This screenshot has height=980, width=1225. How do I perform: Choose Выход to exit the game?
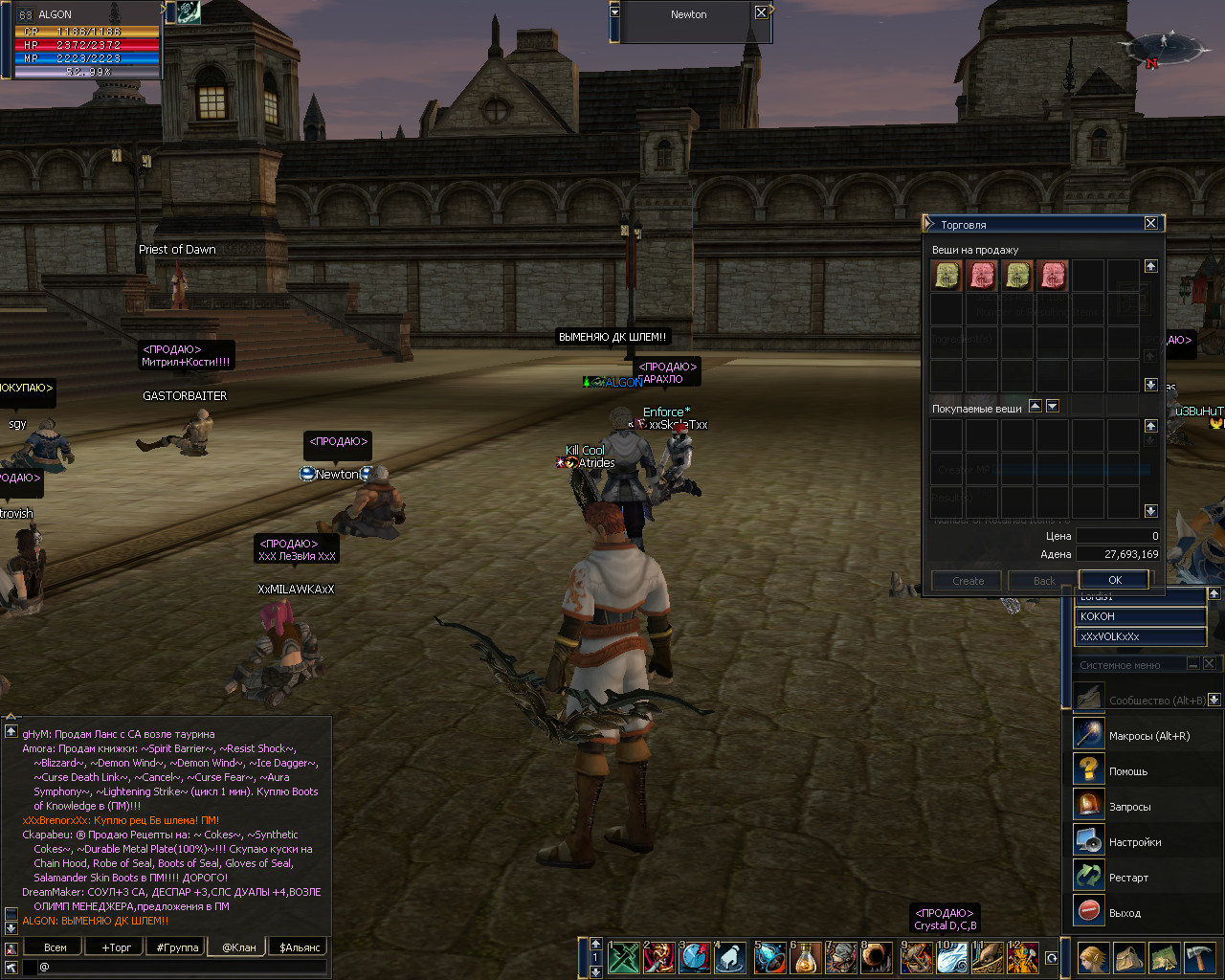pyautogui.click(x=1125, y=913)
